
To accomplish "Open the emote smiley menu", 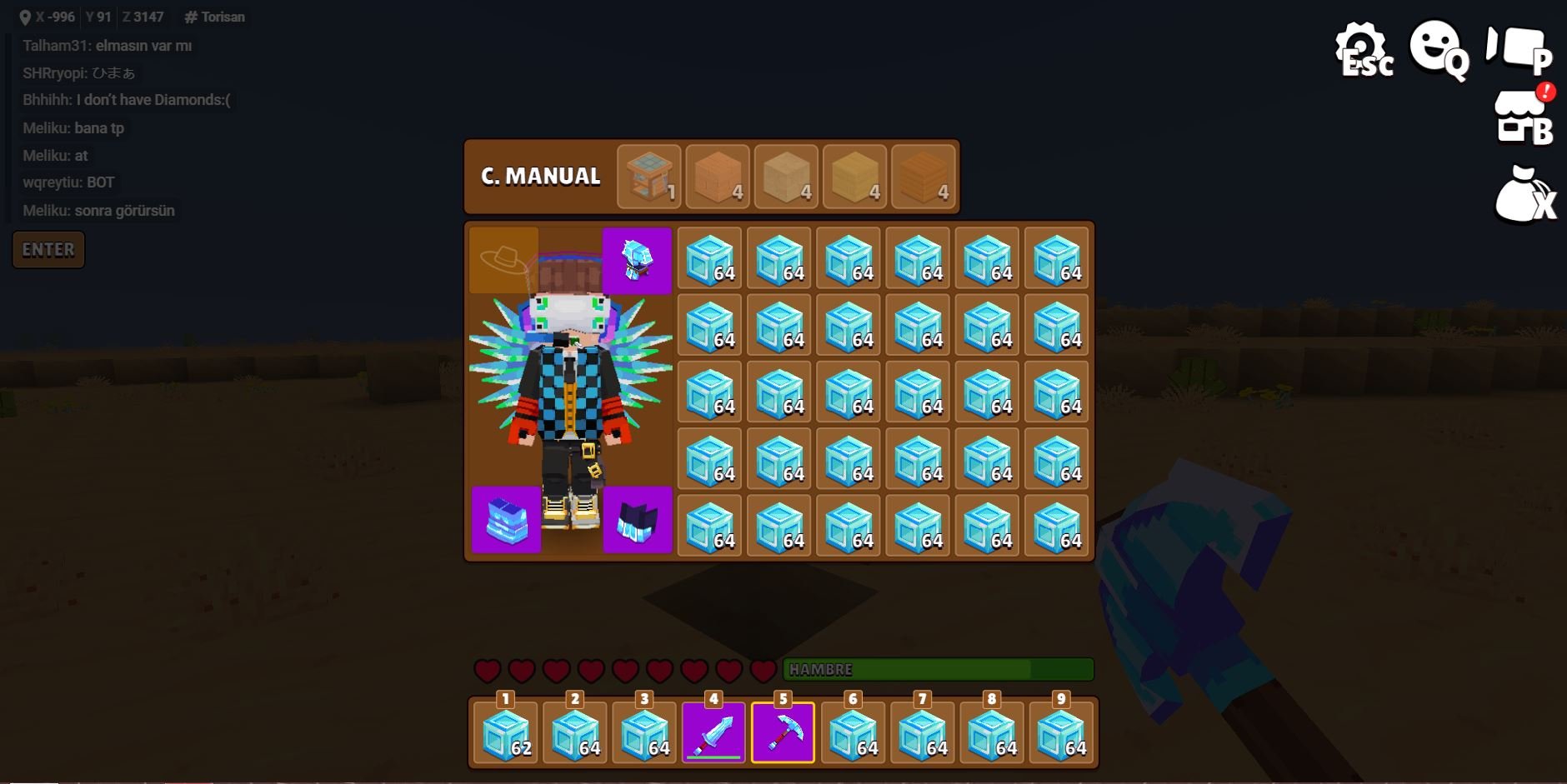I will point(1437,48).
